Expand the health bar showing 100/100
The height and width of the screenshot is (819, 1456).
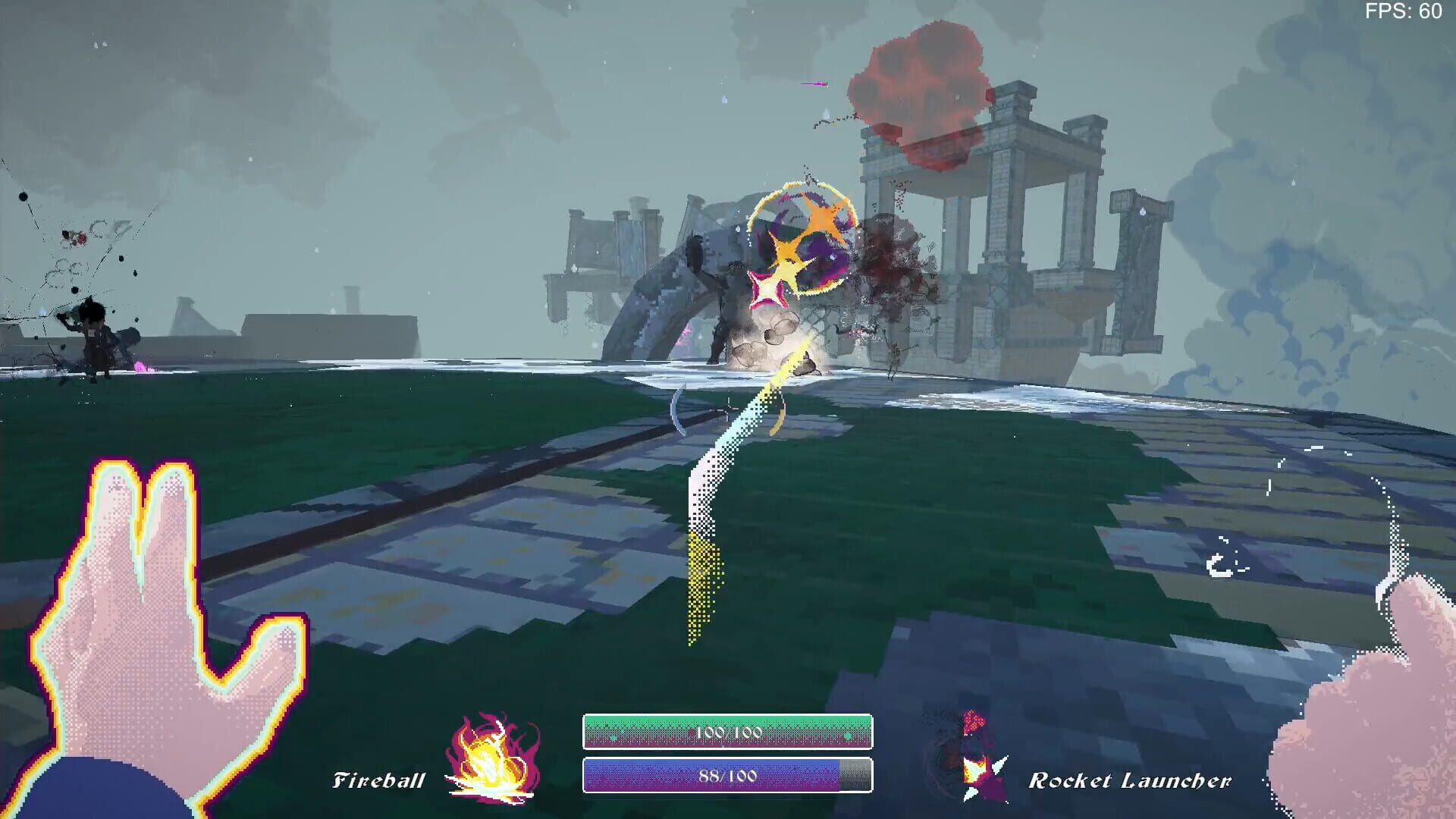pyautogui.click(x=728, y=733)
